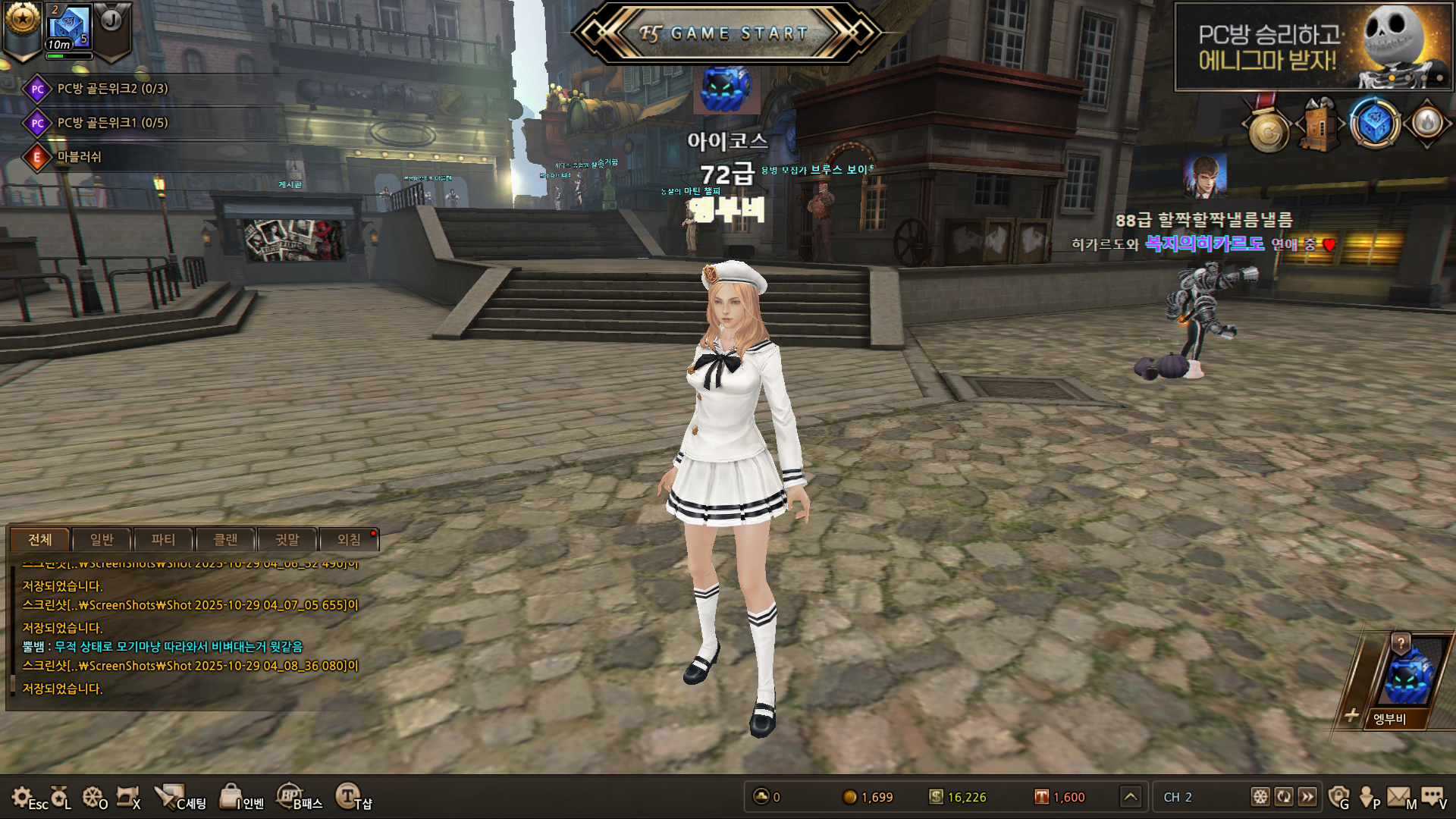This screenshot has width=1456, height=819.
Task: Select the PC방 골든위크2 quest entry
Action: [x=112, y=89]
